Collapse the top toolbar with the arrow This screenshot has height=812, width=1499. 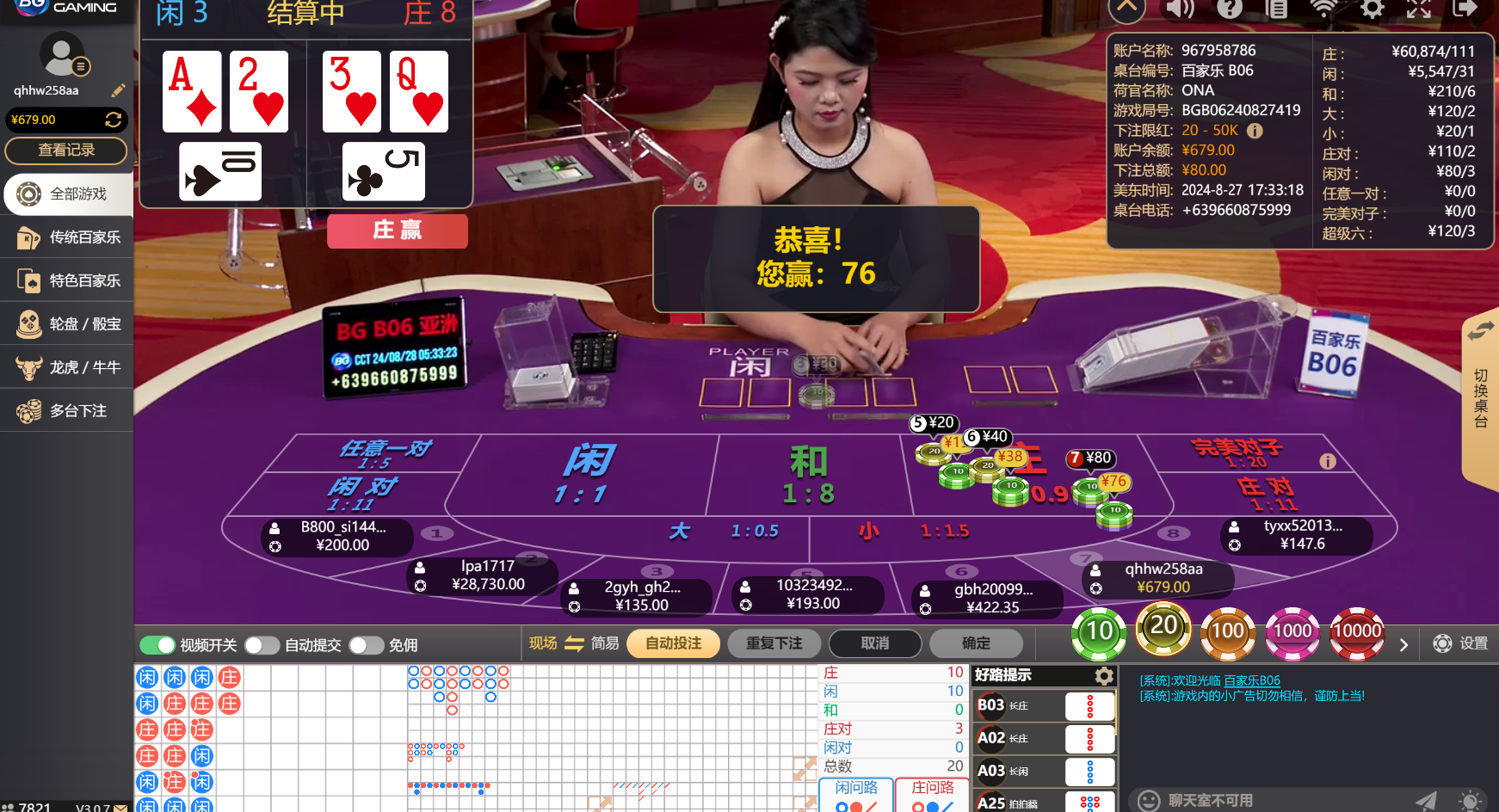coord(1126,10)
